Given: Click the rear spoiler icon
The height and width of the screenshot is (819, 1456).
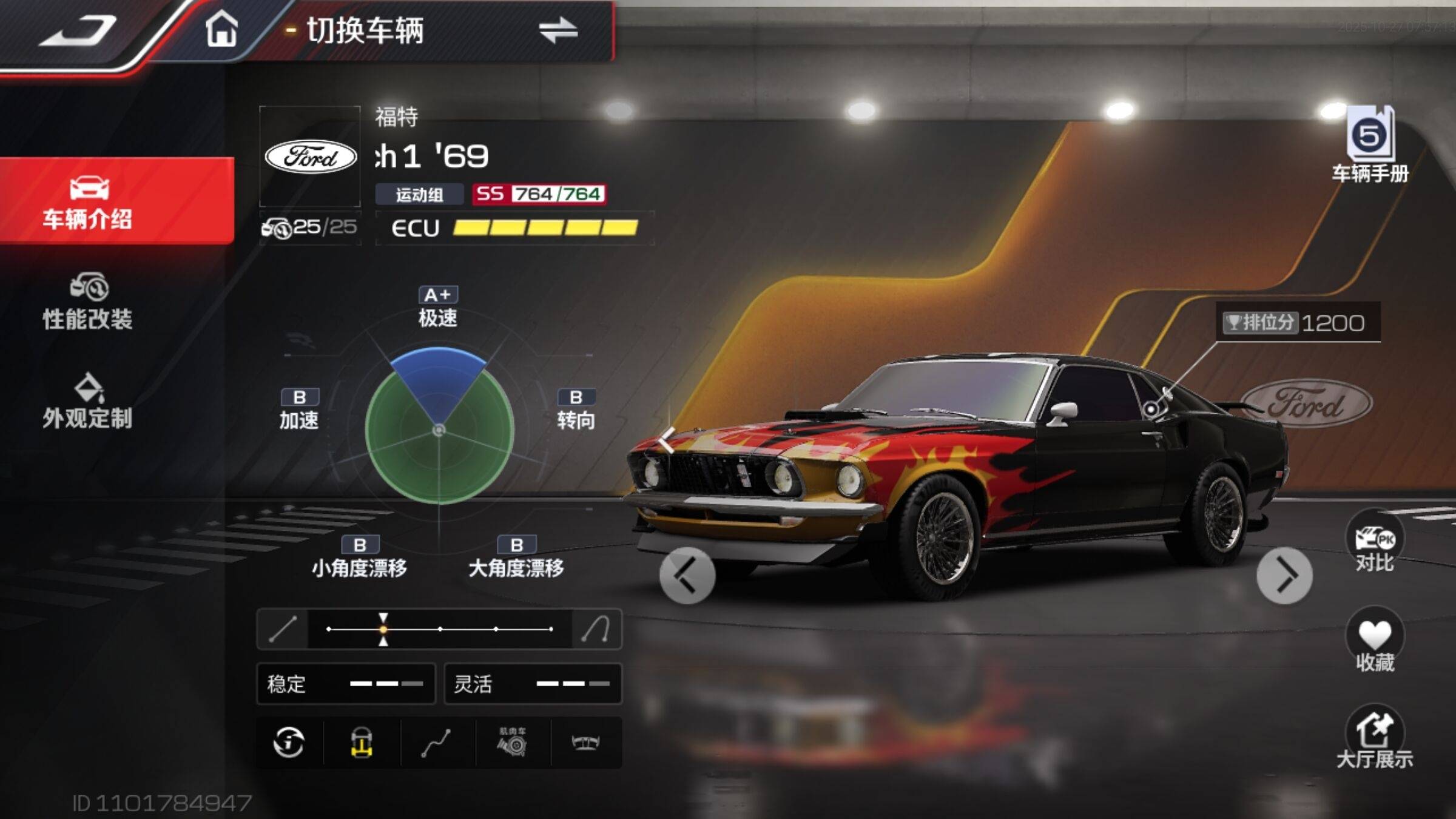Looking at the screenshot, I should (586, 743).
